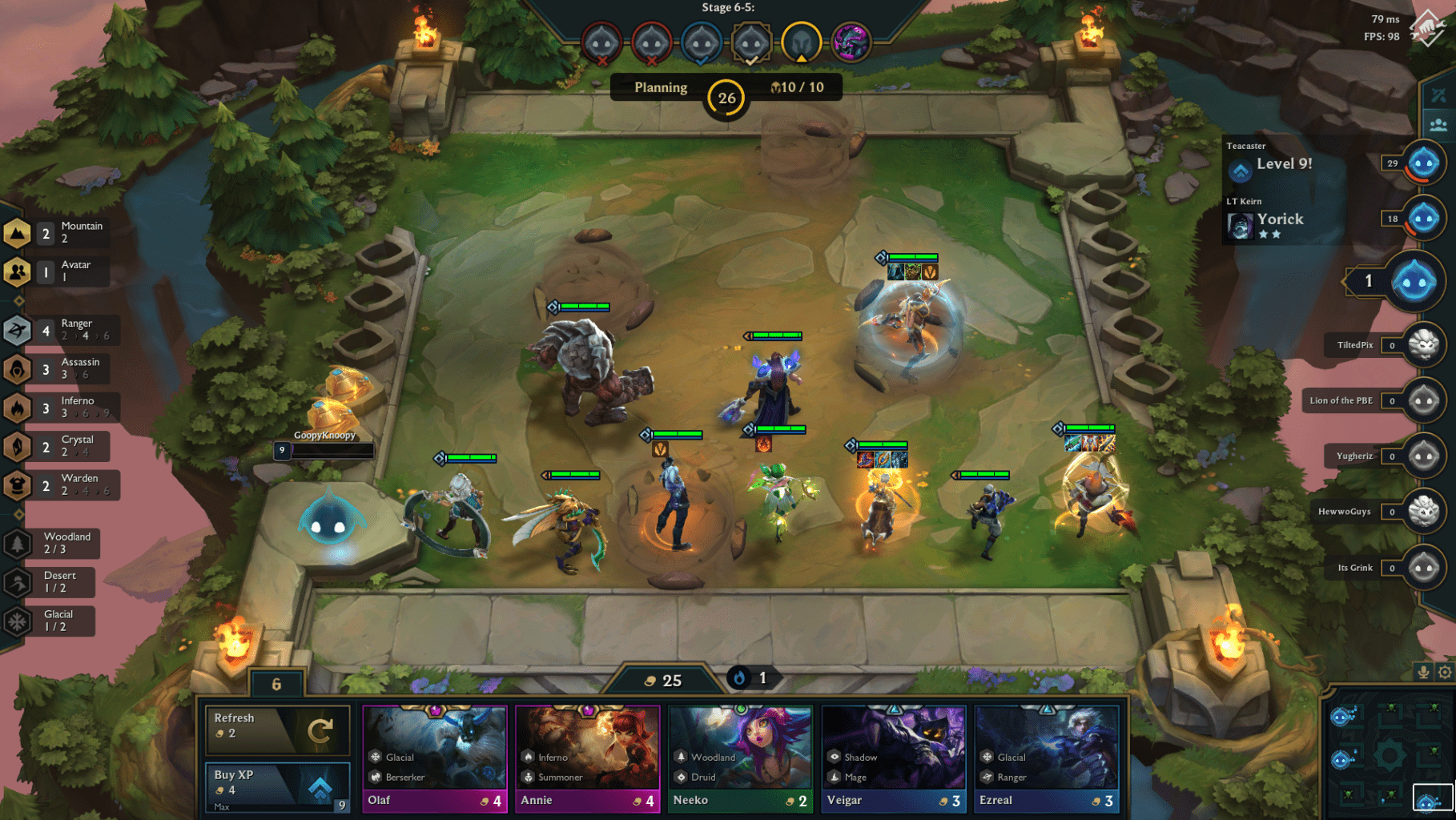This screenshot has height=820, width=1456.
Task: Purchase the Annie champion card
Action: click(x=588, y=758)
